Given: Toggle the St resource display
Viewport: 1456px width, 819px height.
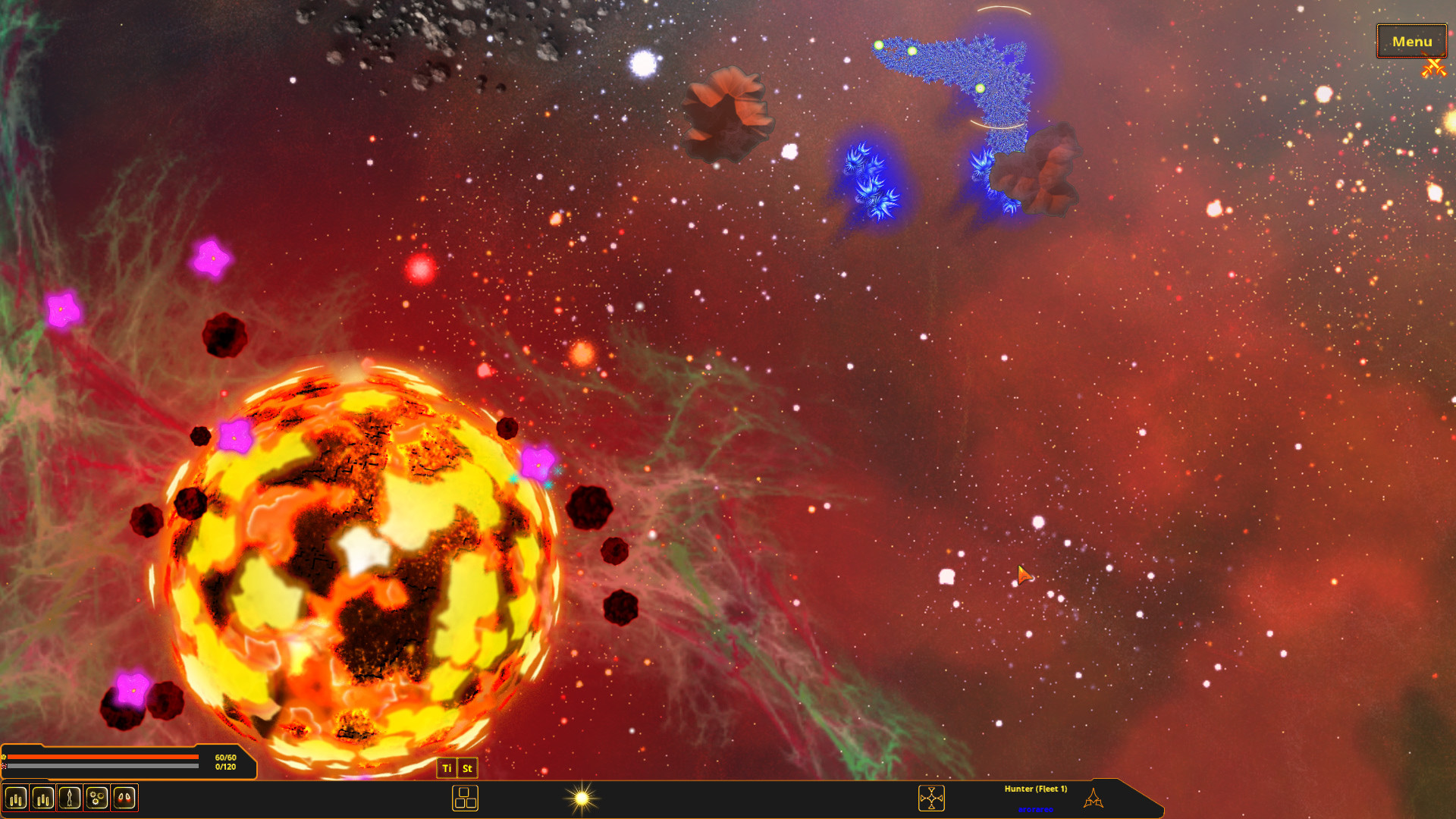Looking at the screenshot, I should click(x=467, y=768).
